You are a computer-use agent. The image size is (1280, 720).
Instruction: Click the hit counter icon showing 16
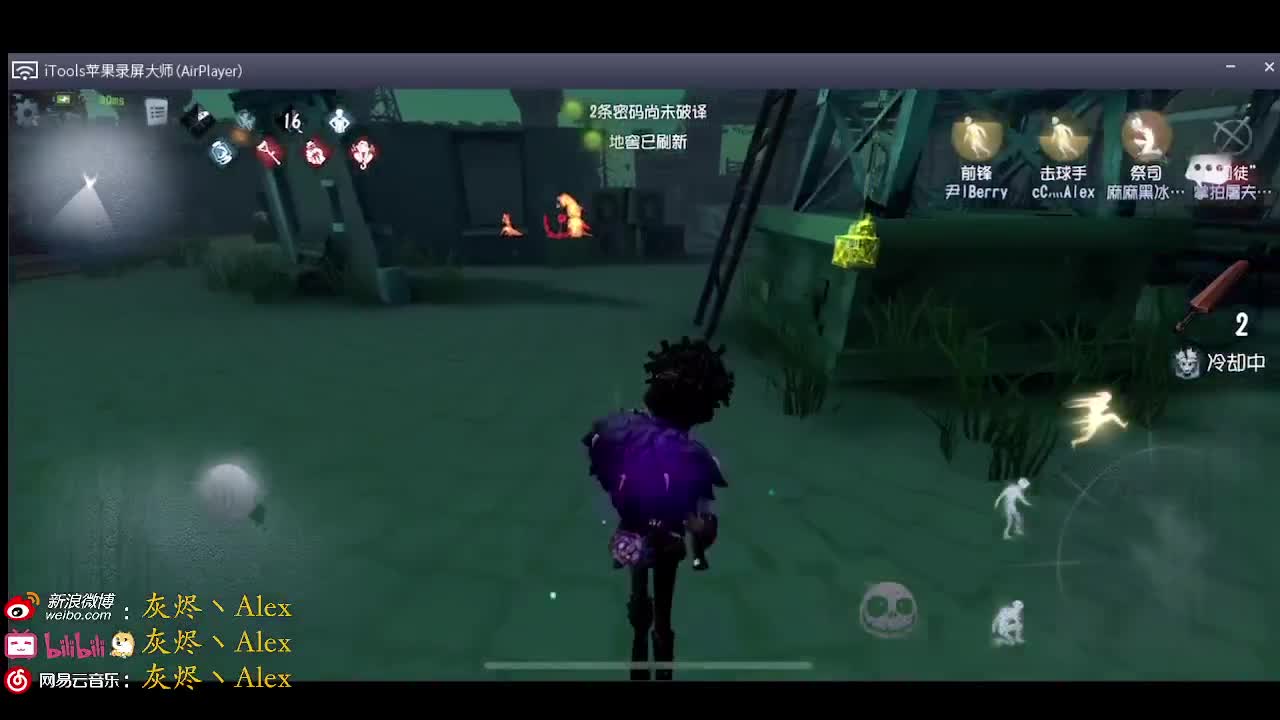(291, 120)
